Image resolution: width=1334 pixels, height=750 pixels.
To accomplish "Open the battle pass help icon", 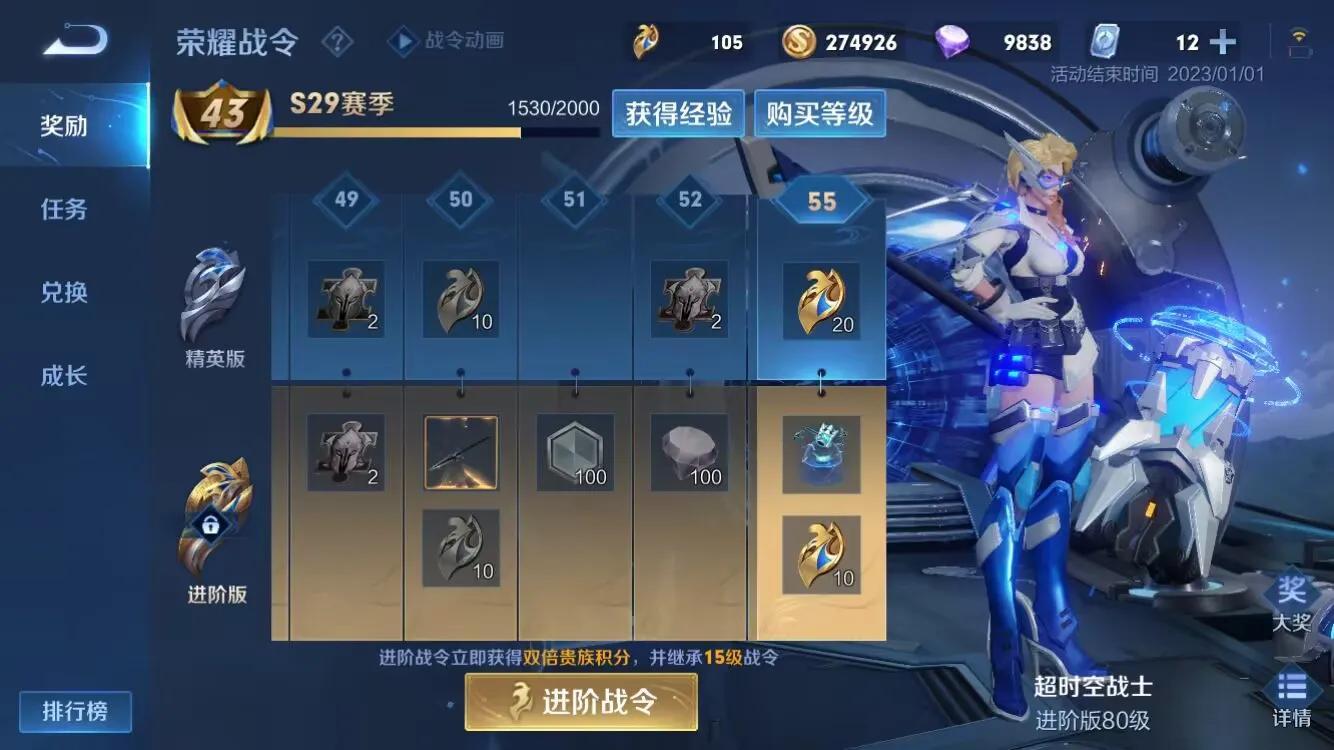I will click(x=338, y=42).
